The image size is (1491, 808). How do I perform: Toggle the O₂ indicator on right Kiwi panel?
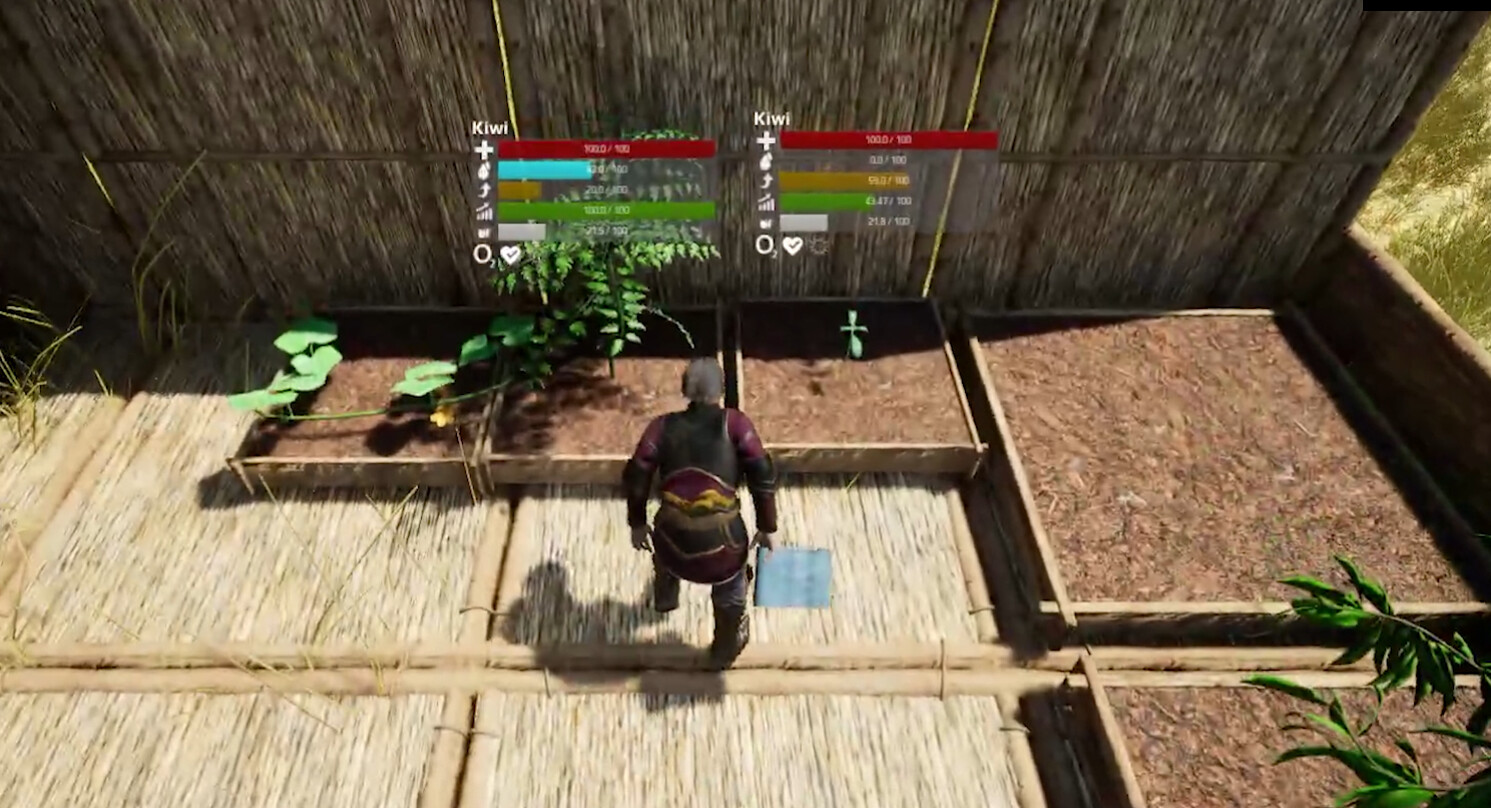[766, 246]
